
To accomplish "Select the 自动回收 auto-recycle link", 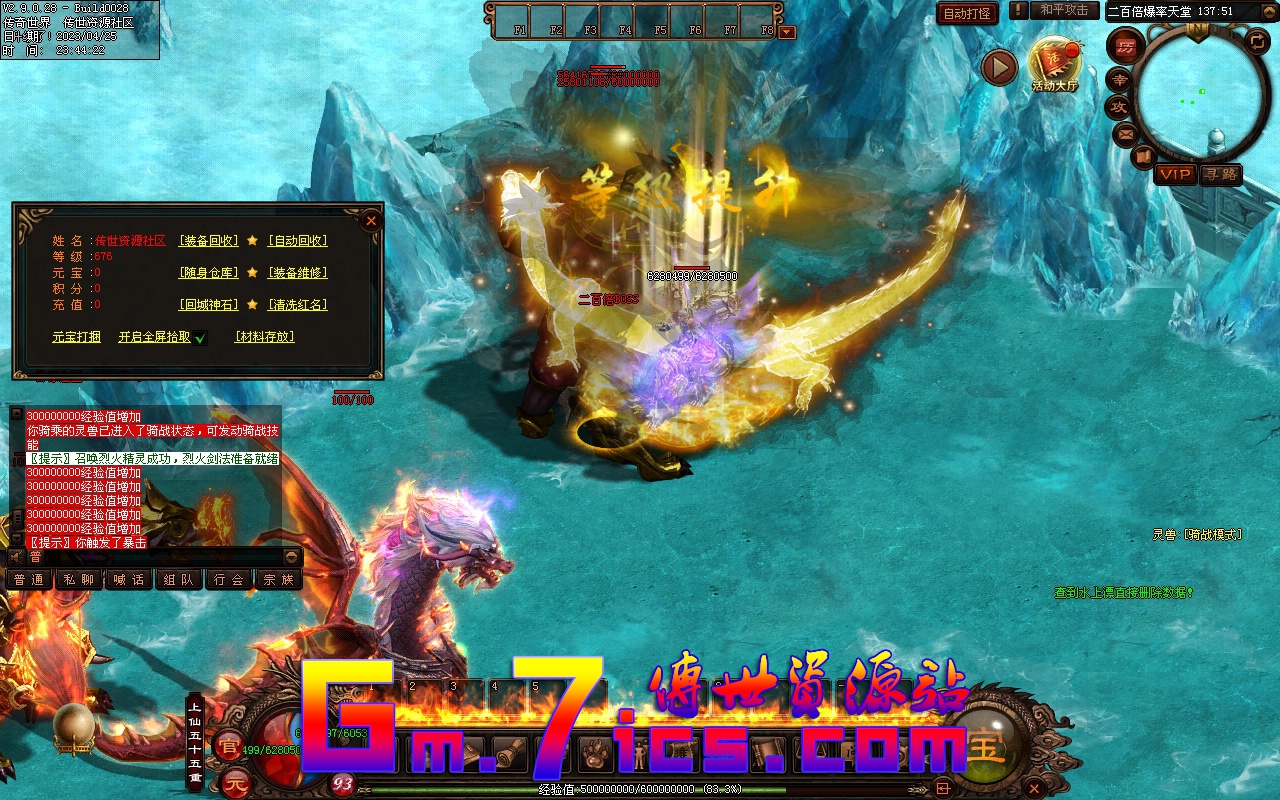I will [x=297, y=241].
